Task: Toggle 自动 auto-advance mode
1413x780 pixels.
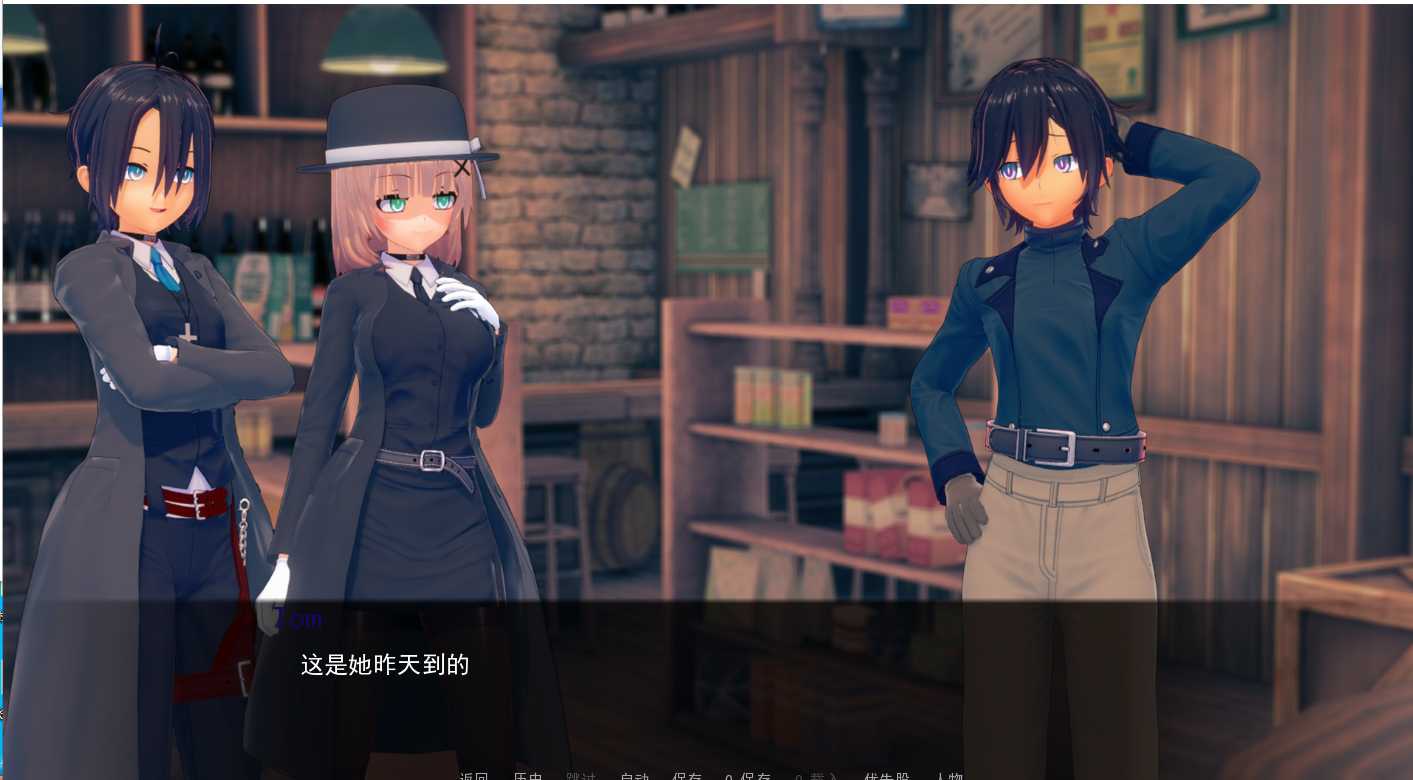Action: tap(634, 776)
